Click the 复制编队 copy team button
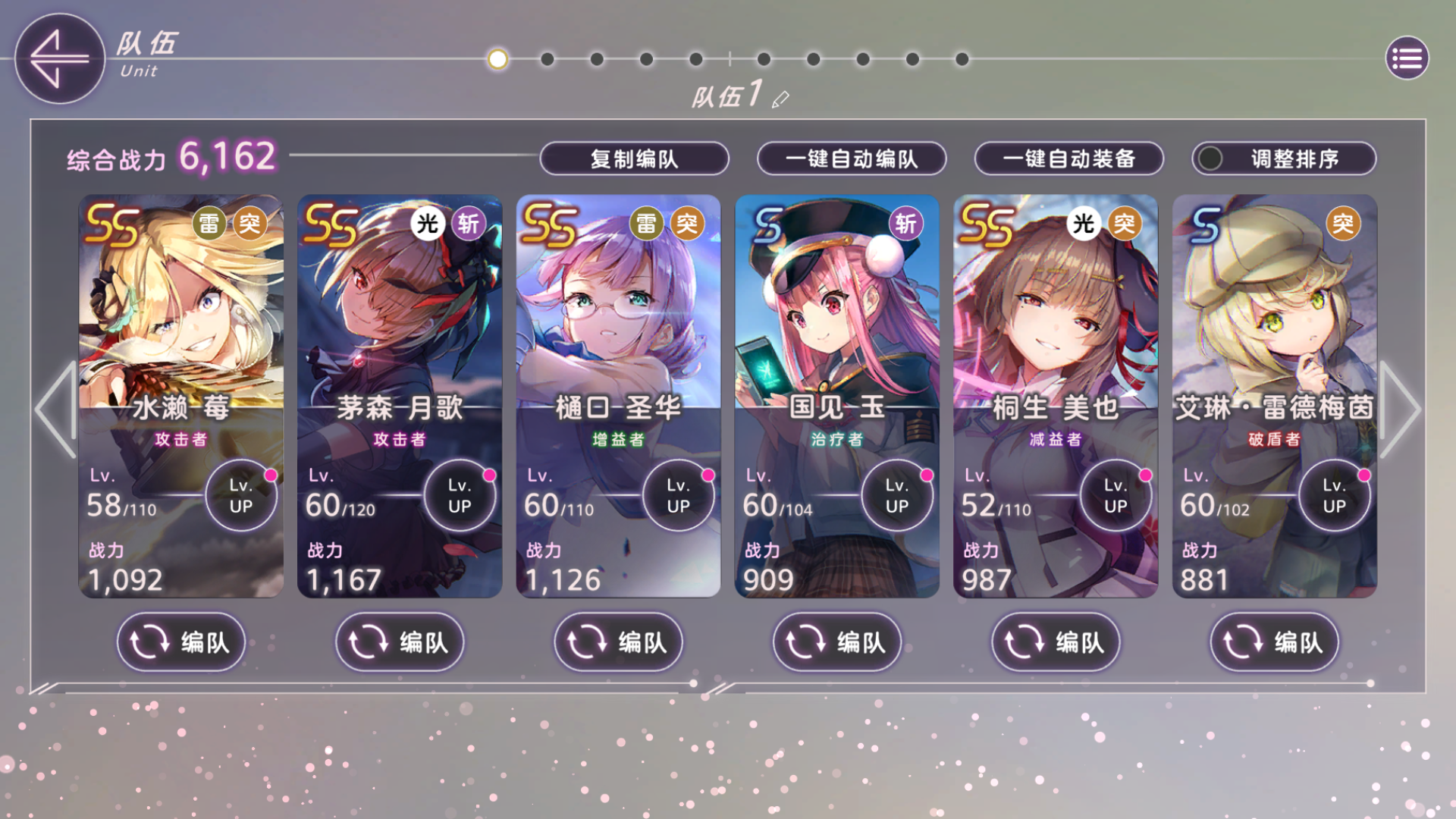Image resolution: width=1456 pixels, height=819 pixels. click(x=634, y=158)
